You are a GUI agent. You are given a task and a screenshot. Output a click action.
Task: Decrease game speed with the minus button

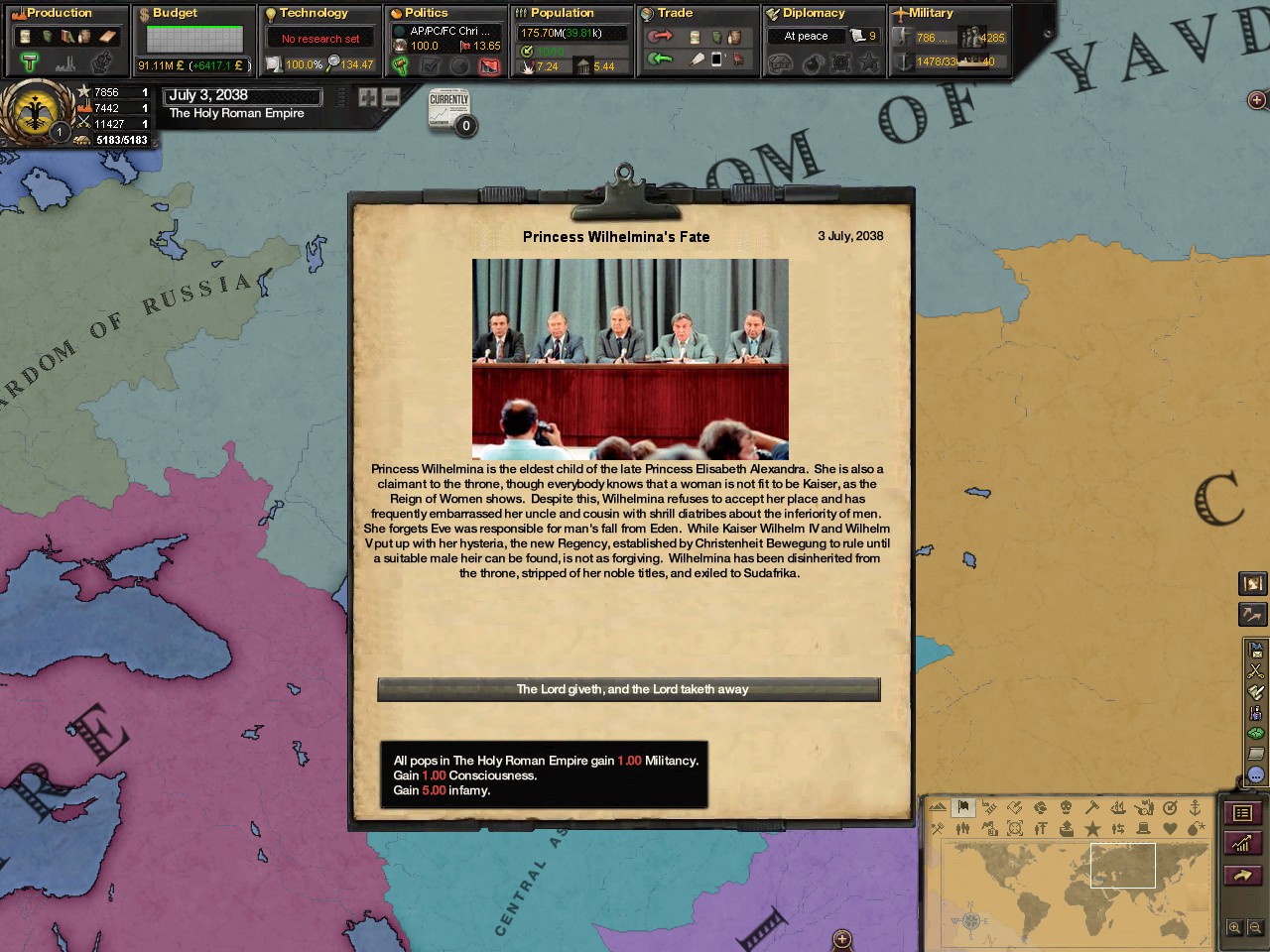click(x=391, y=97)
